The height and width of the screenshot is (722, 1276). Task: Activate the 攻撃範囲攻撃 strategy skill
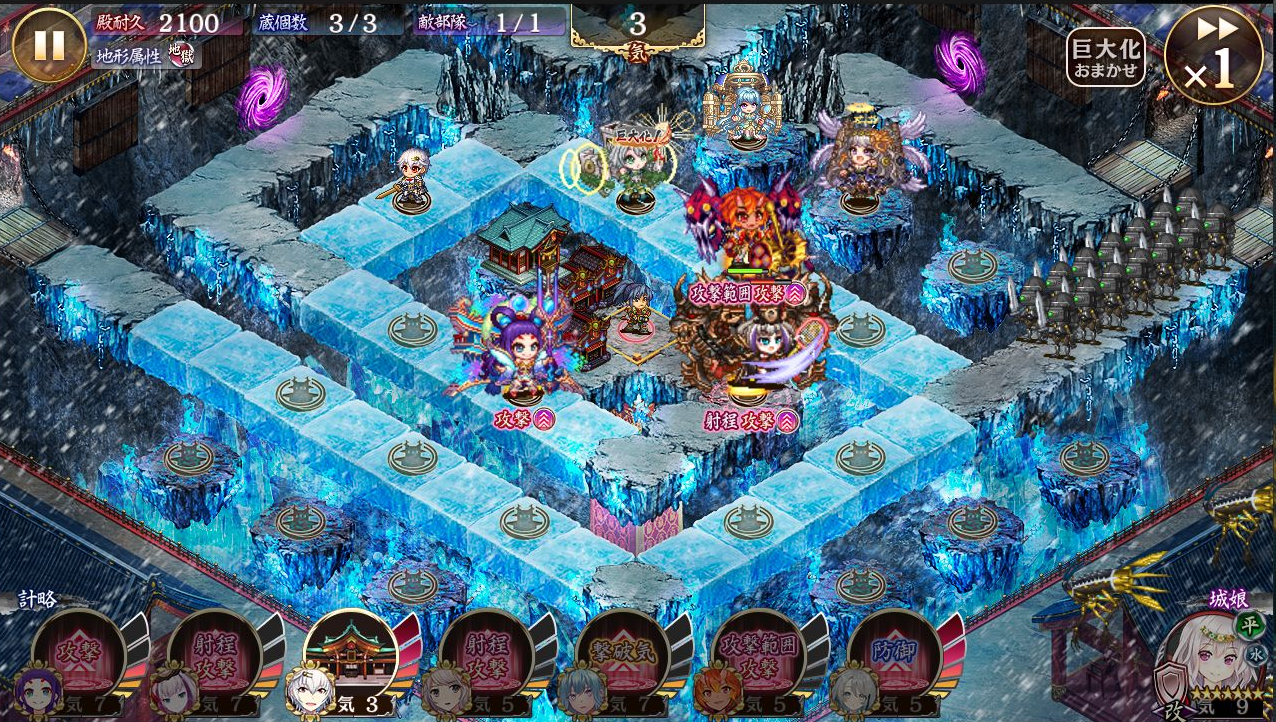759,656
